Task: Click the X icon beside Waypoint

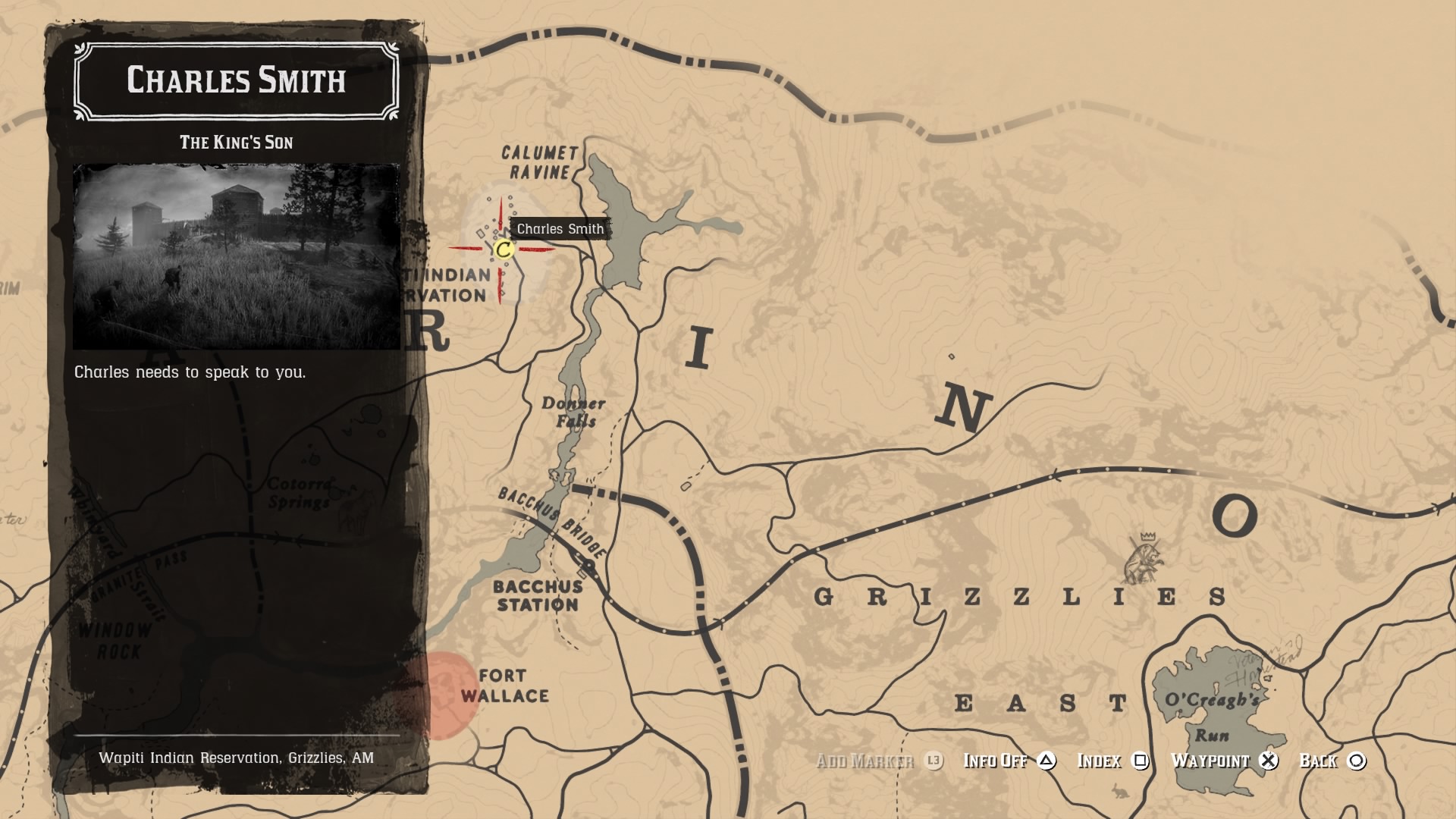Action: coord(1268,761)
